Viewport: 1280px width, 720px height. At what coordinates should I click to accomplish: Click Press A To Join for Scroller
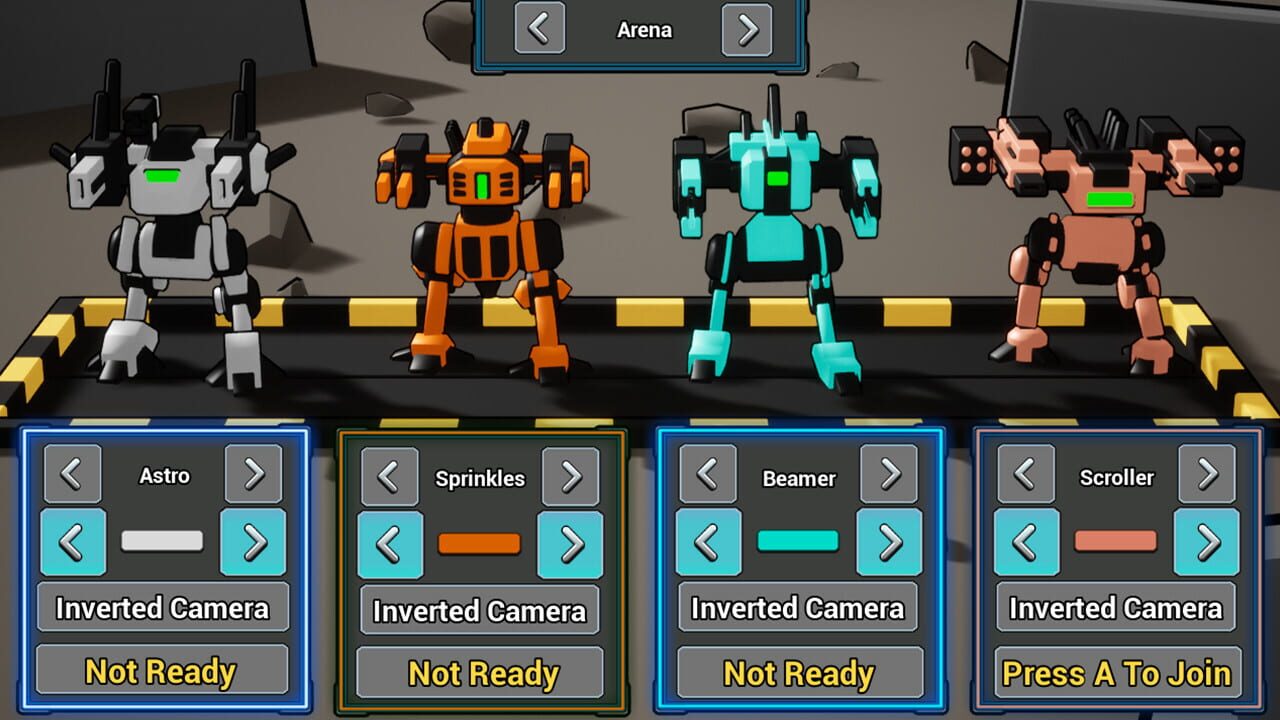click(x=1116, y=674)
